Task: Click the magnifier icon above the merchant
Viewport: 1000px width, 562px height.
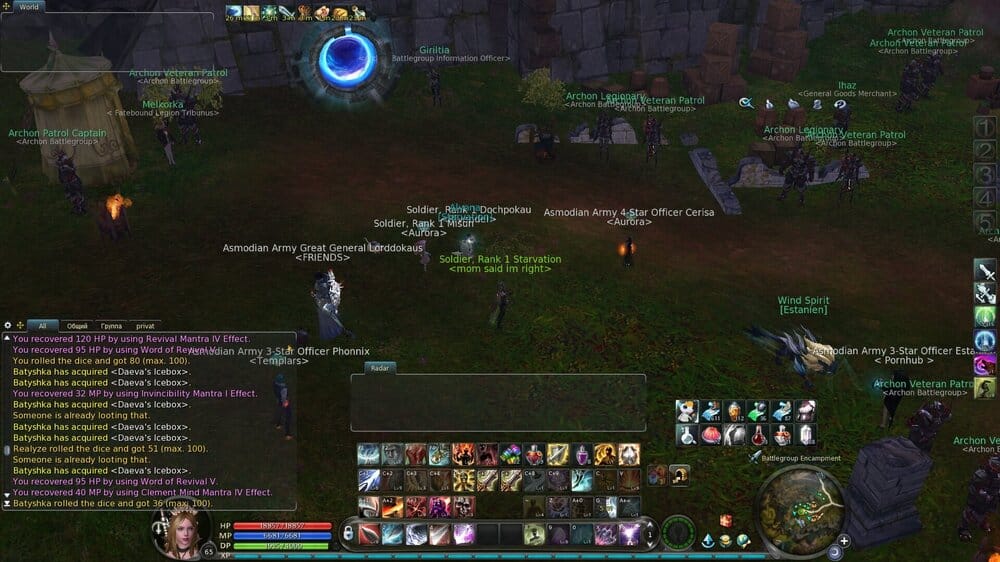Action: [746, 103]
